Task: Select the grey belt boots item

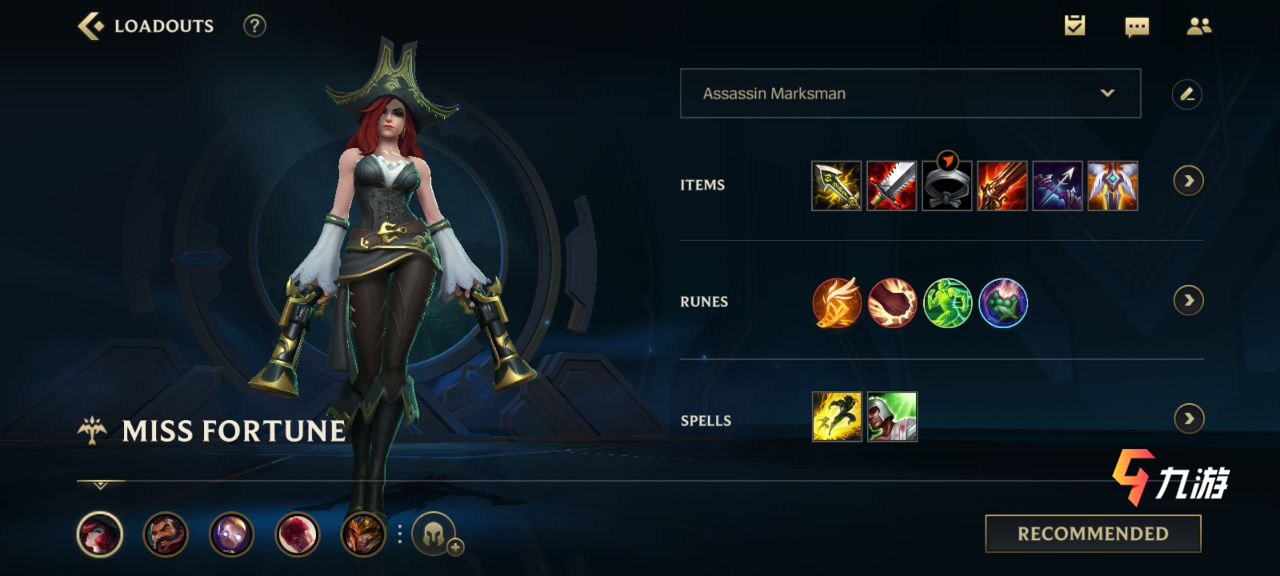Action: pos(947,185)
